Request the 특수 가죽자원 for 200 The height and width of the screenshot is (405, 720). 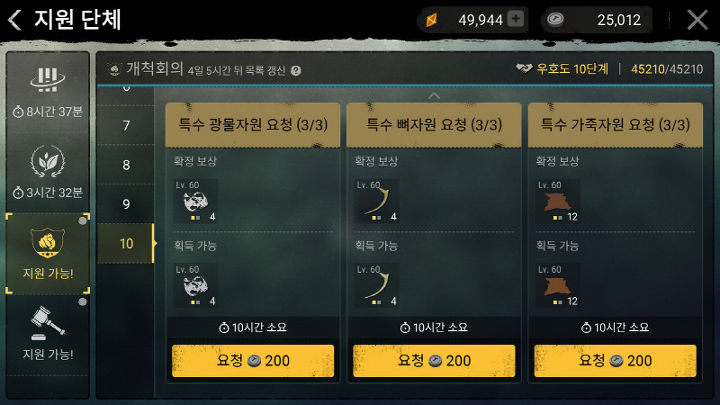click(615, 360)
